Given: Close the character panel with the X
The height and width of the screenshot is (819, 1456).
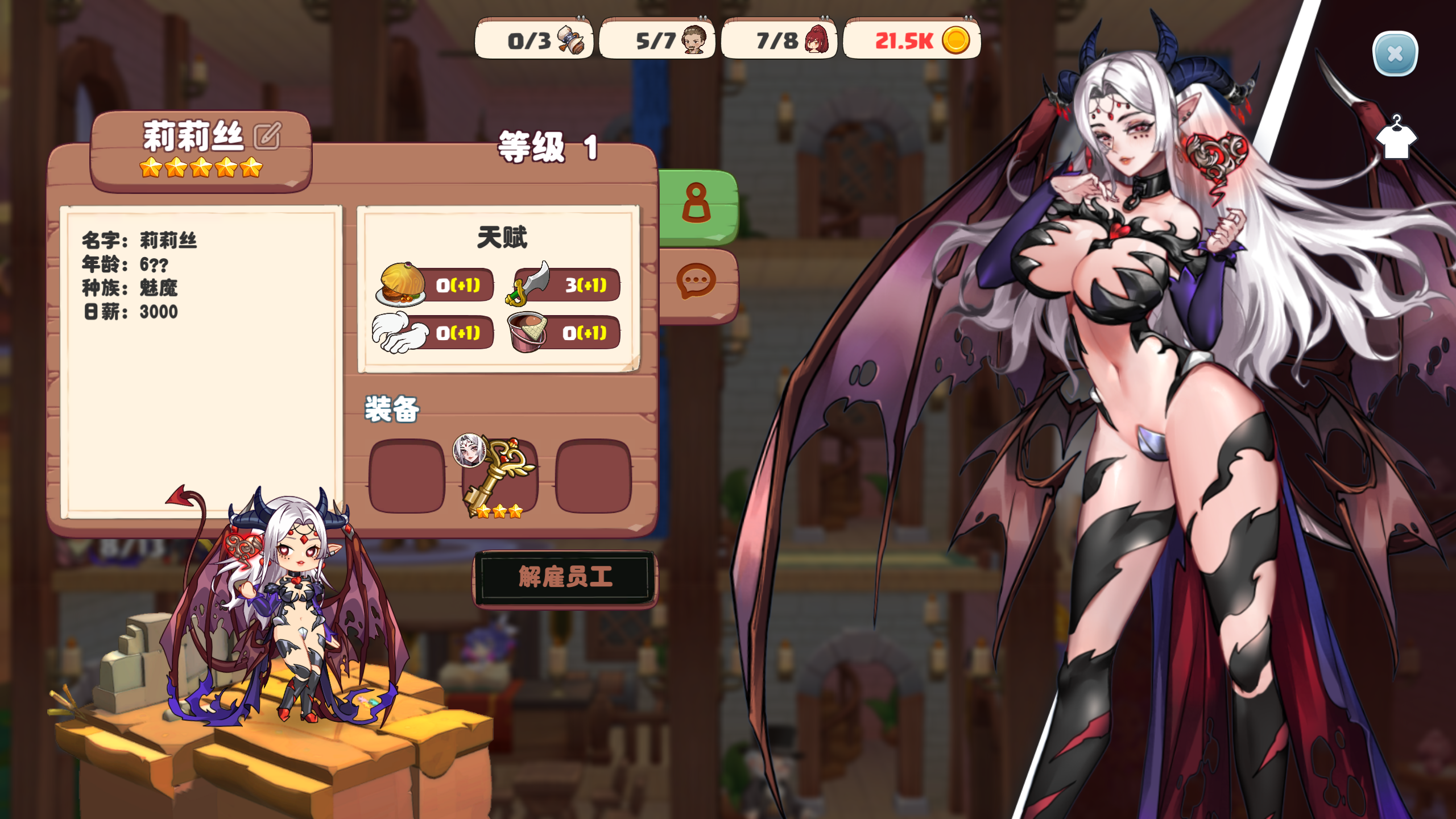Looking at the screenshot, I should coord(1395,53).
